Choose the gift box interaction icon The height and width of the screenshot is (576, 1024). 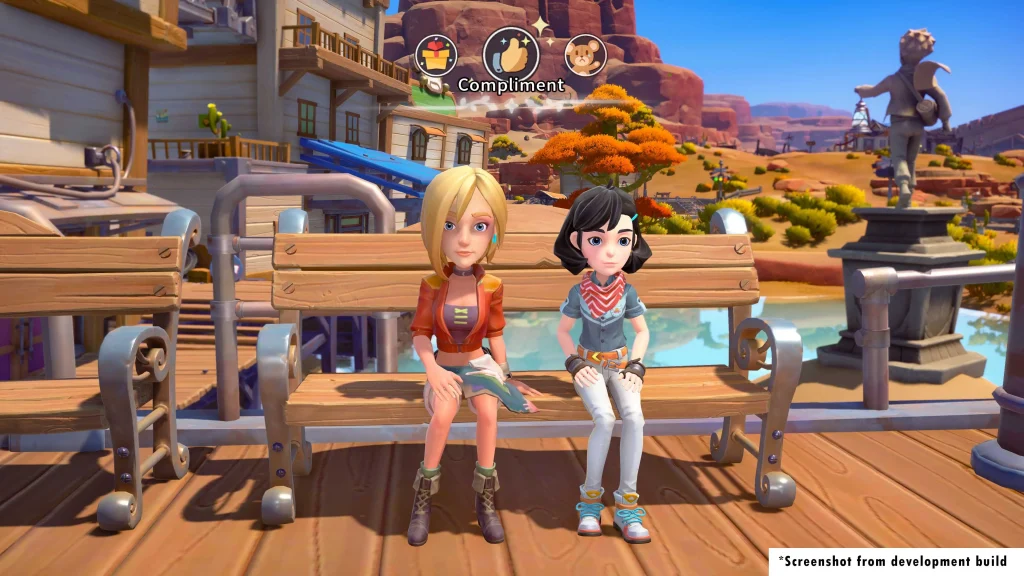[x=435, y=54]
